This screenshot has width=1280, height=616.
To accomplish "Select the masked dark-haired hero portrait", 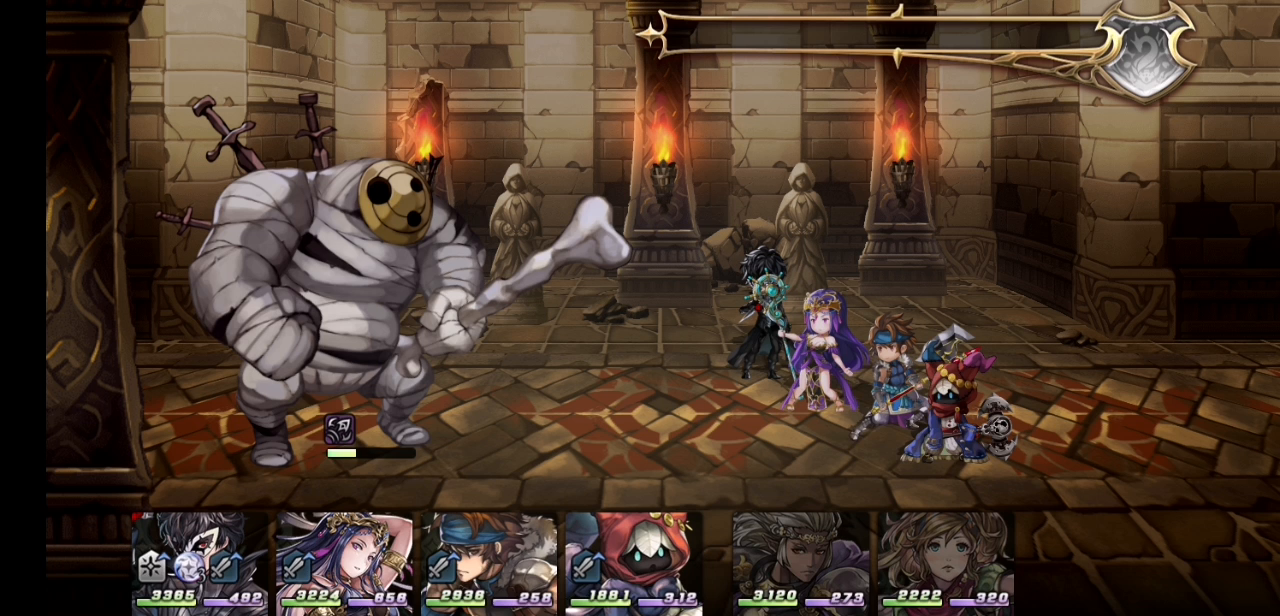I will 199,560.
